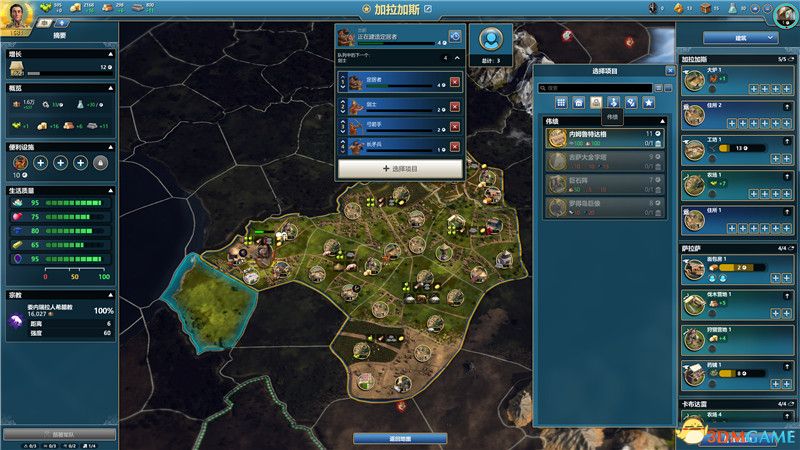The image size is (800, 450).
Task: Switch to the buildings house filter tab
Action: pyautogui.click(x=578, y=103)
